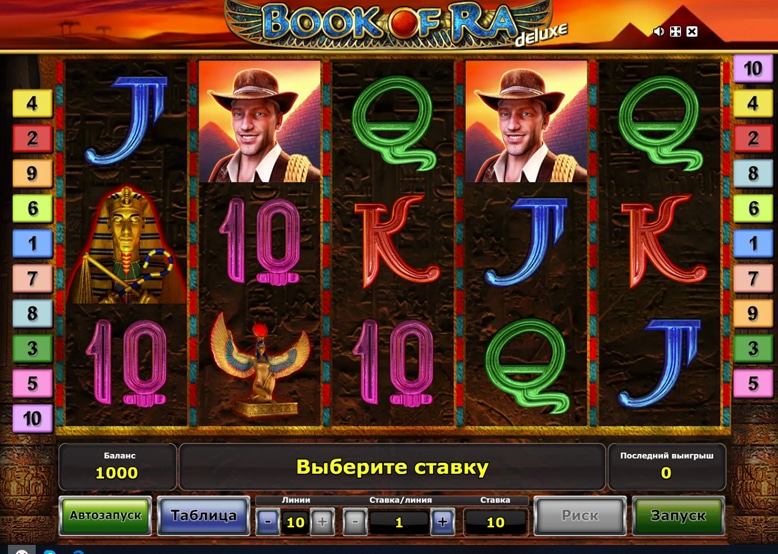Viewport: 778px width, 554px height.
Task: Toggle the sound speaker icon
Action: pyautogui.click(x=659, y=32)
